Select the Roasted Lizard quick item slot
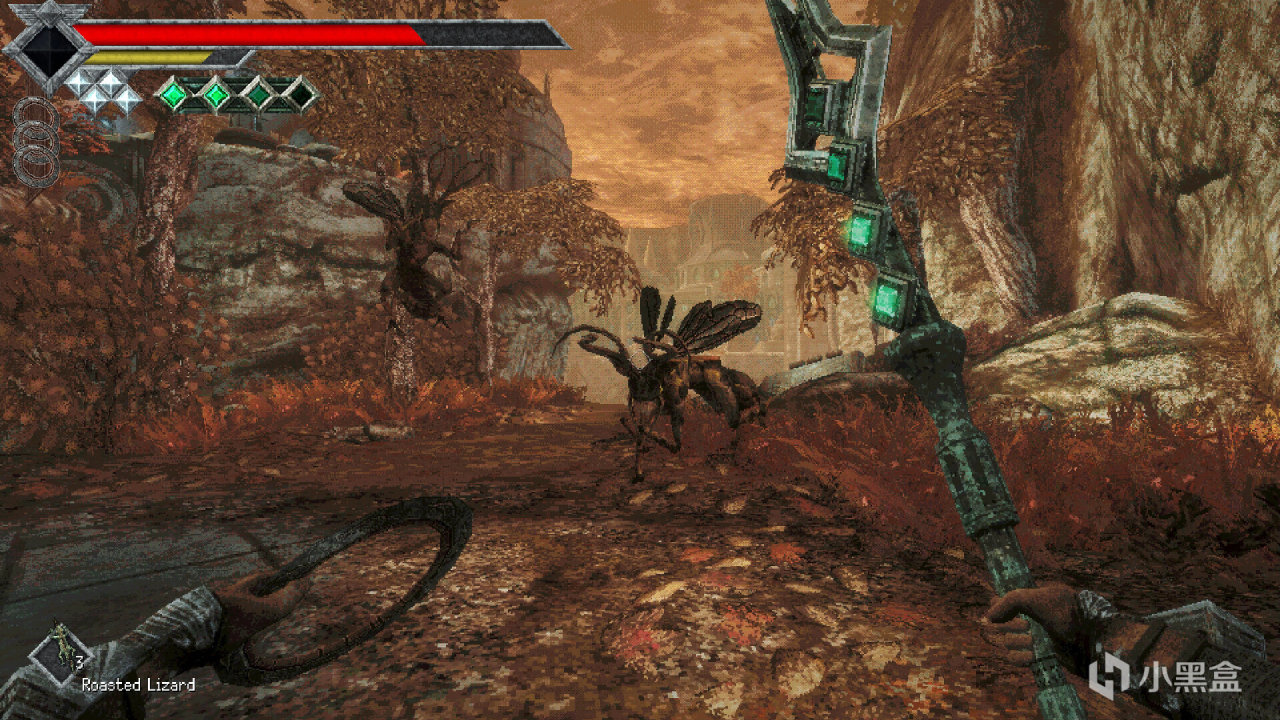This screenshot has width=1280, height=720. click(x=60, y=651)
